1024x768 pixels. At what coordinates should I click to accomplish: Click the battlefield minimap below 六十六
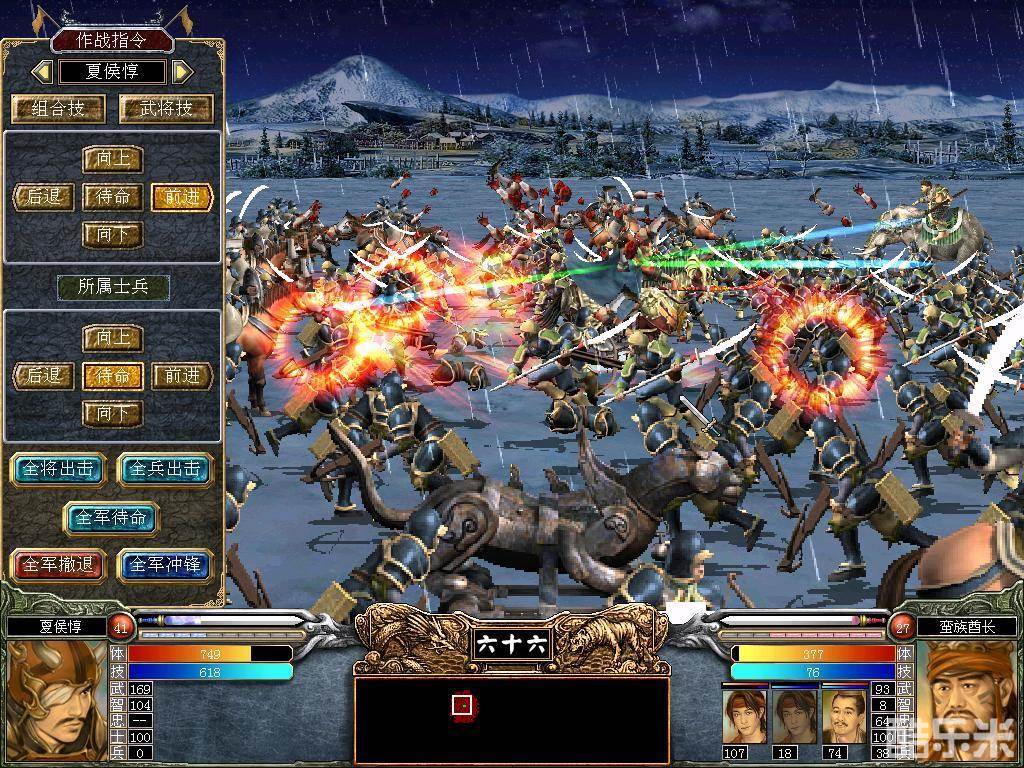click(x=511, y=720)
